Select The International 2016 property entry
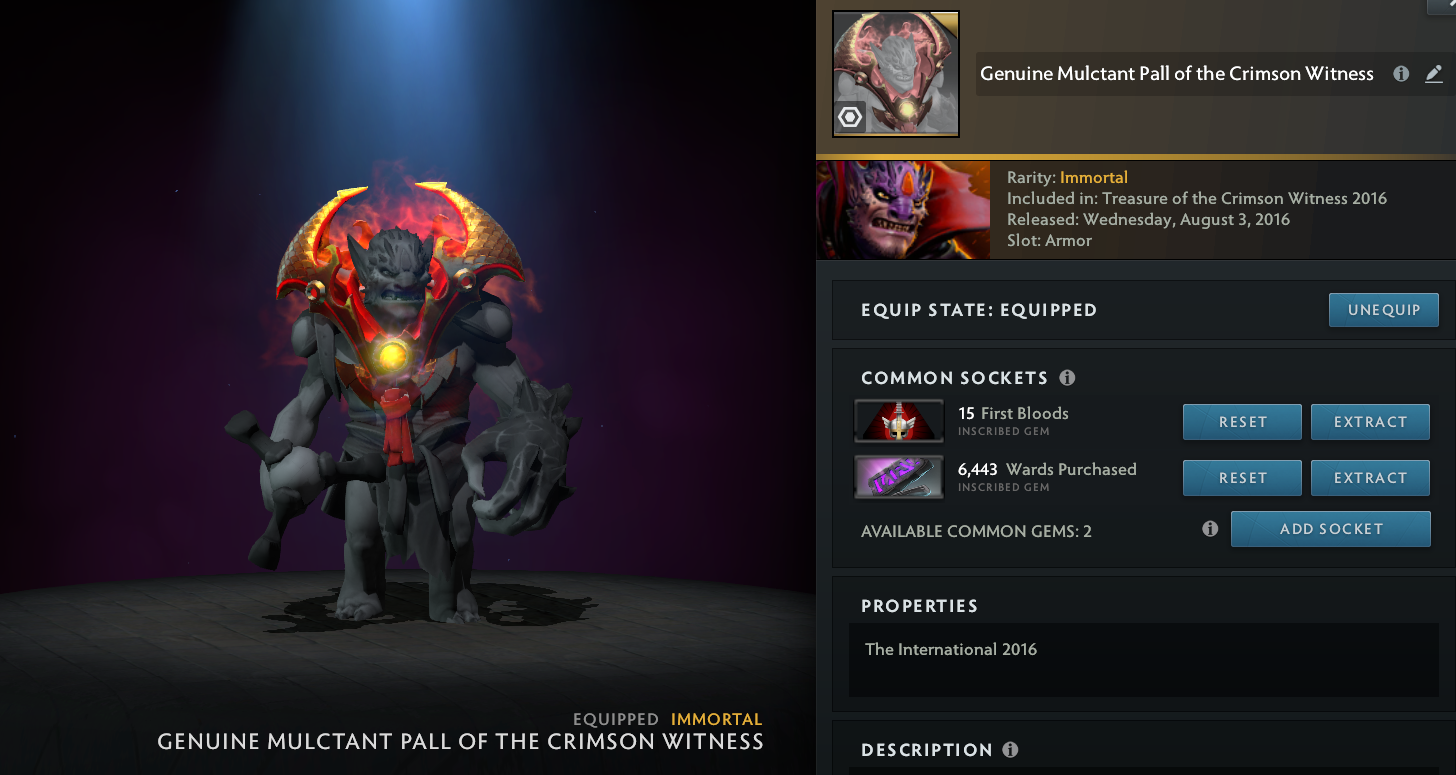The width and height of the screenshot is (1456, 775). coord(951,649)
